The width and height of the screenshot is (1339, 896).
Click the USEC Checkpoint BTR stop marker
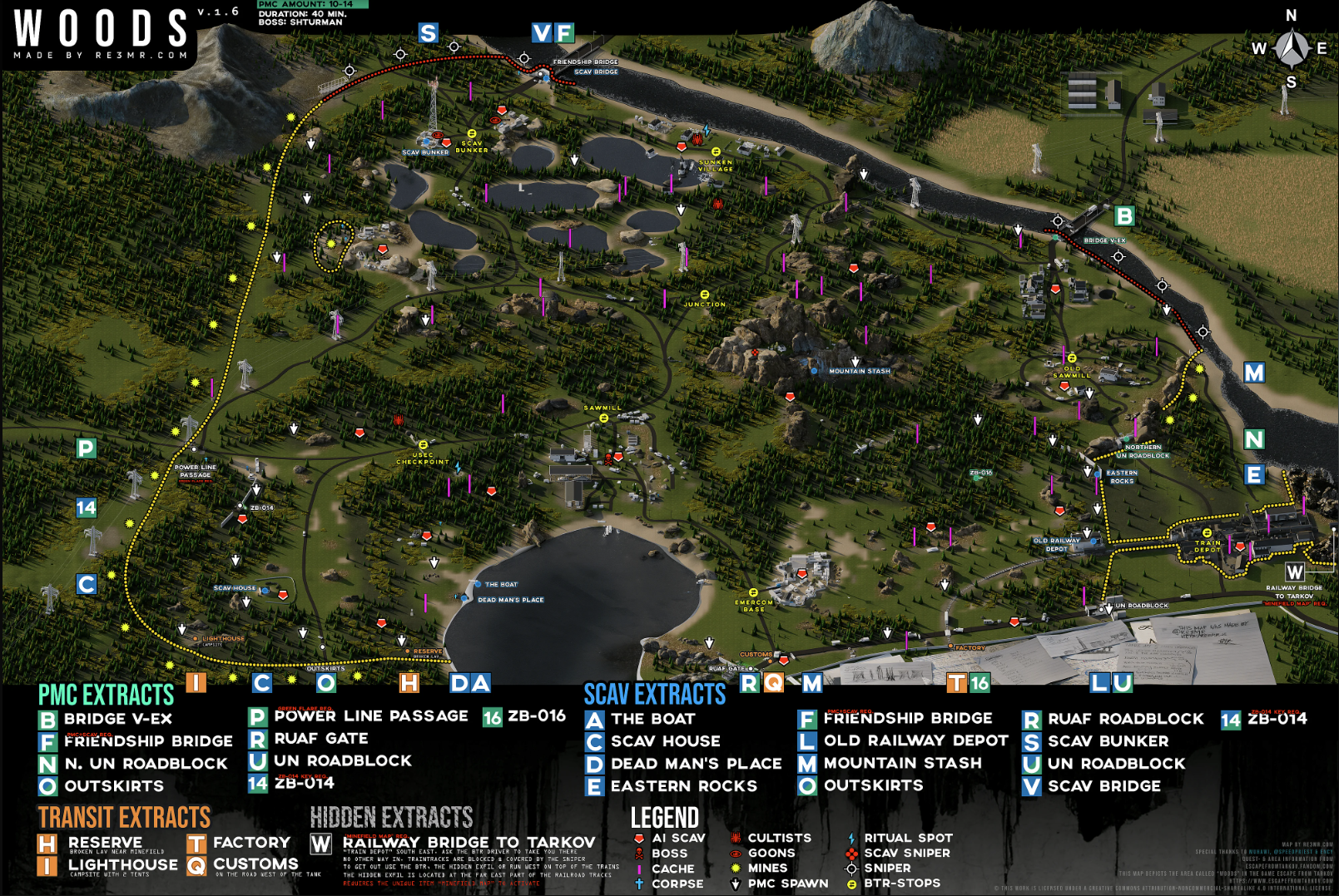[x=423, y=445]
